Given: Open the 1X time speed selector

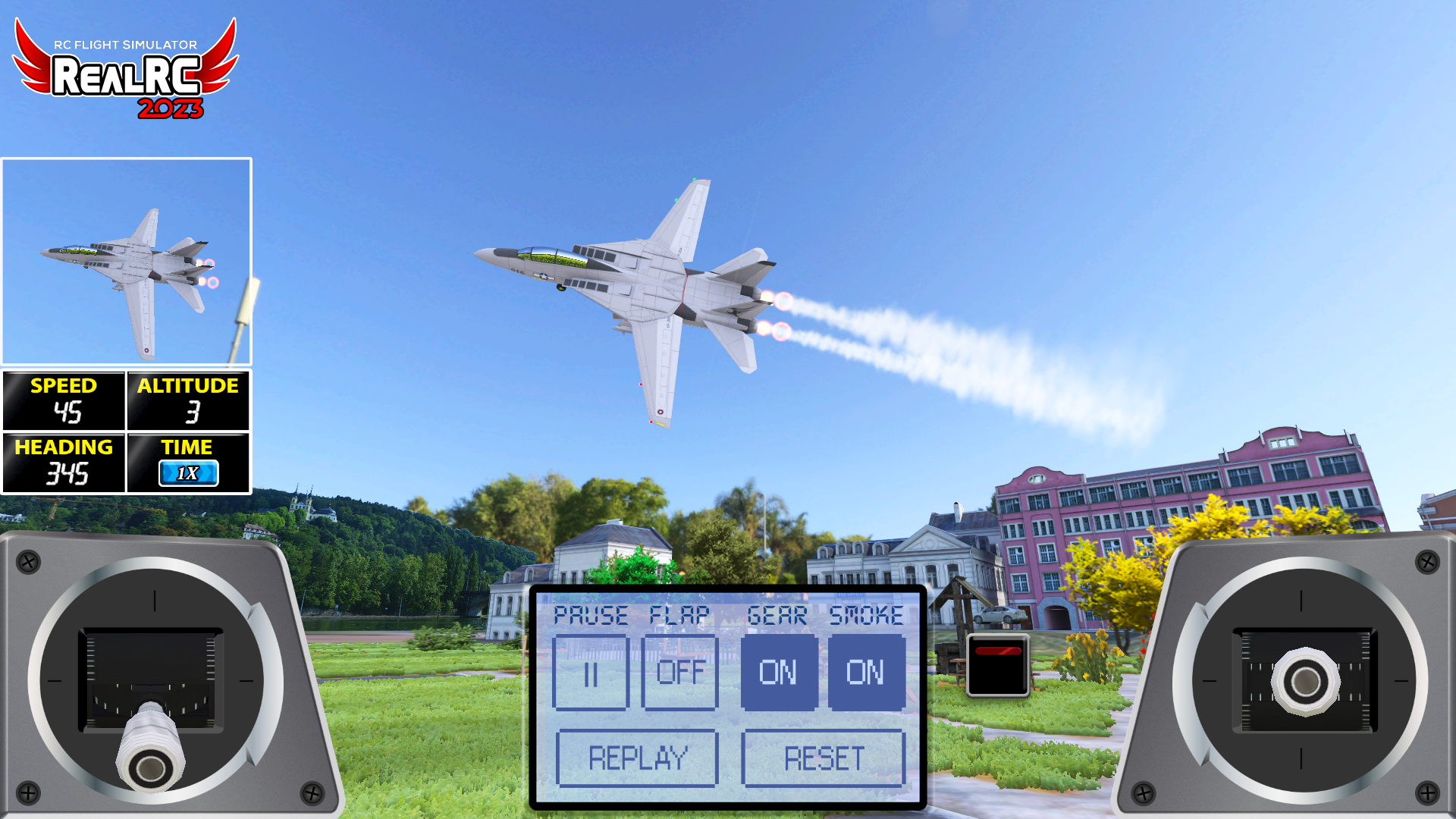Looking at the screenshot, I should coord(189,472).
